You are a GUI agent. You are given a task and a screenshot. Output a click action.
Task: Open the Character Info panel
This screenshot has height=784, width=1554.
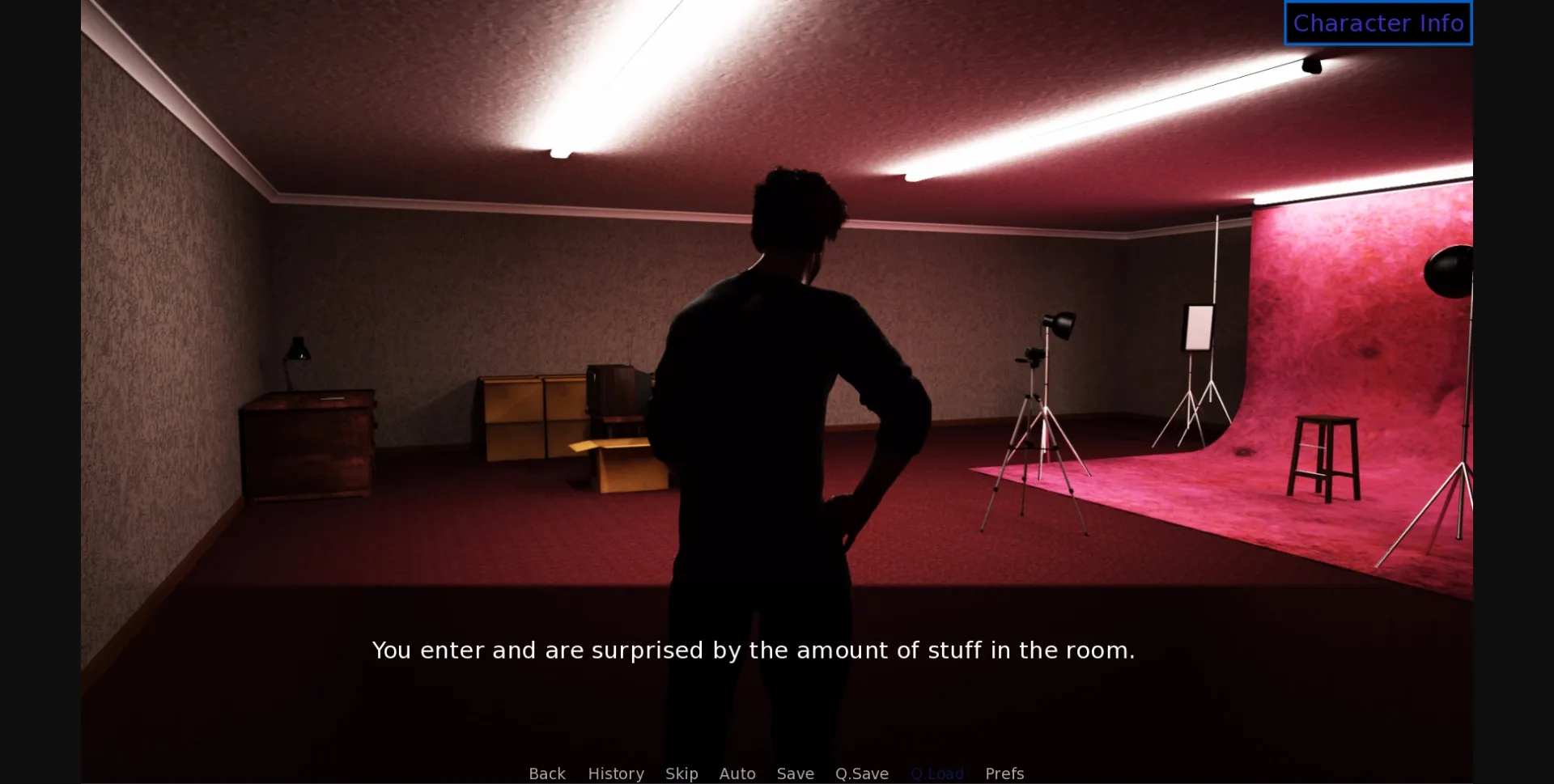pos(1378,23)
